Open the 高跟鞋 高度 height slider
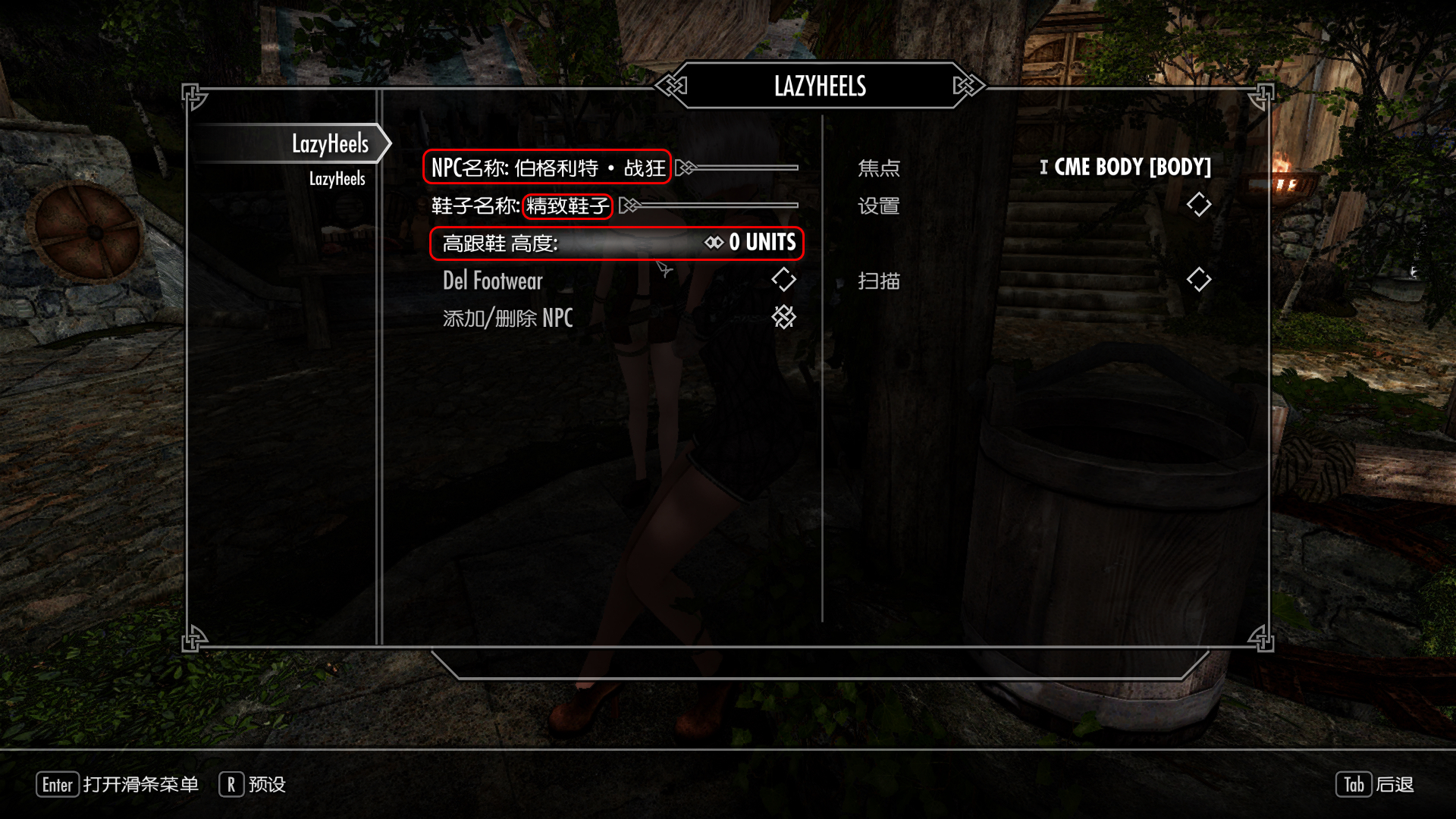The height and width of the screenshot is (819, 1456). pyautogui.click(x=617, y=243)
